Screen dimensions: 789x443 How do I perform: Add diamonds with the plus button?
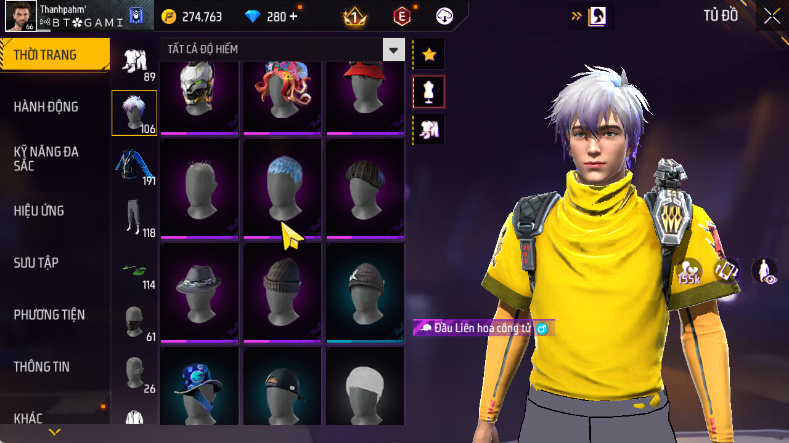click(x=293, y=16)
